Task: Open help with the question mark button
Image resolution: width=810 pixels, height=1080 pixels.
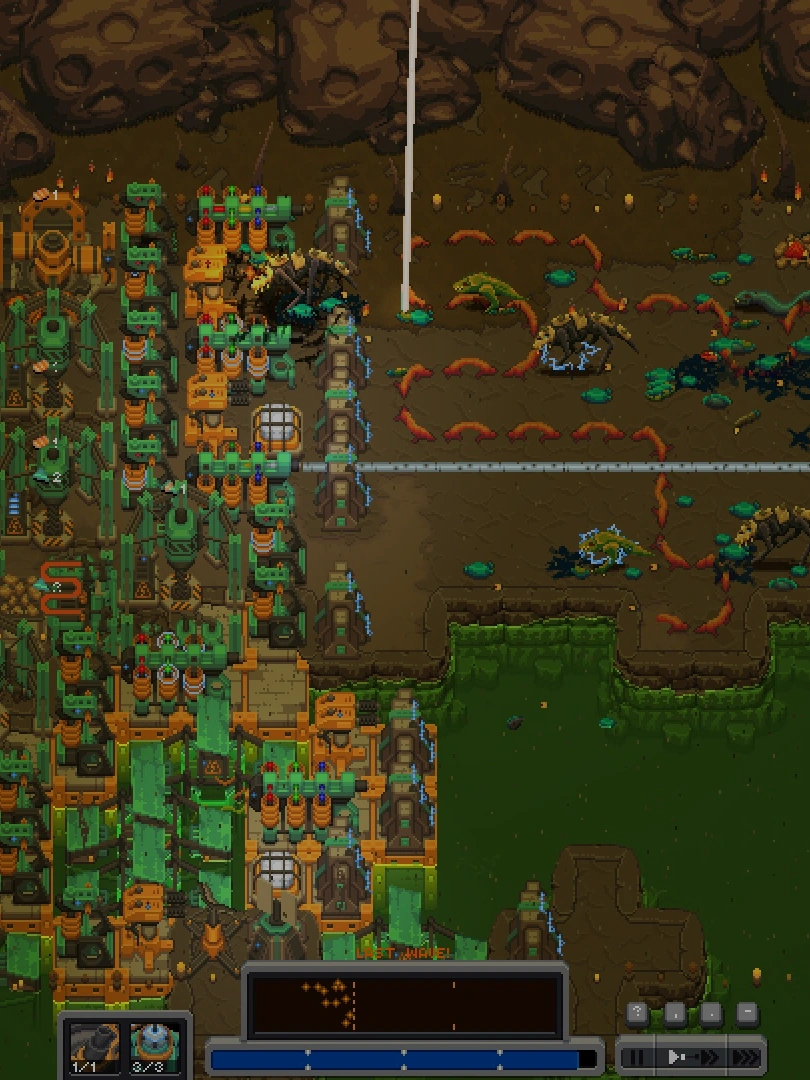Action: click(637, 1013)
